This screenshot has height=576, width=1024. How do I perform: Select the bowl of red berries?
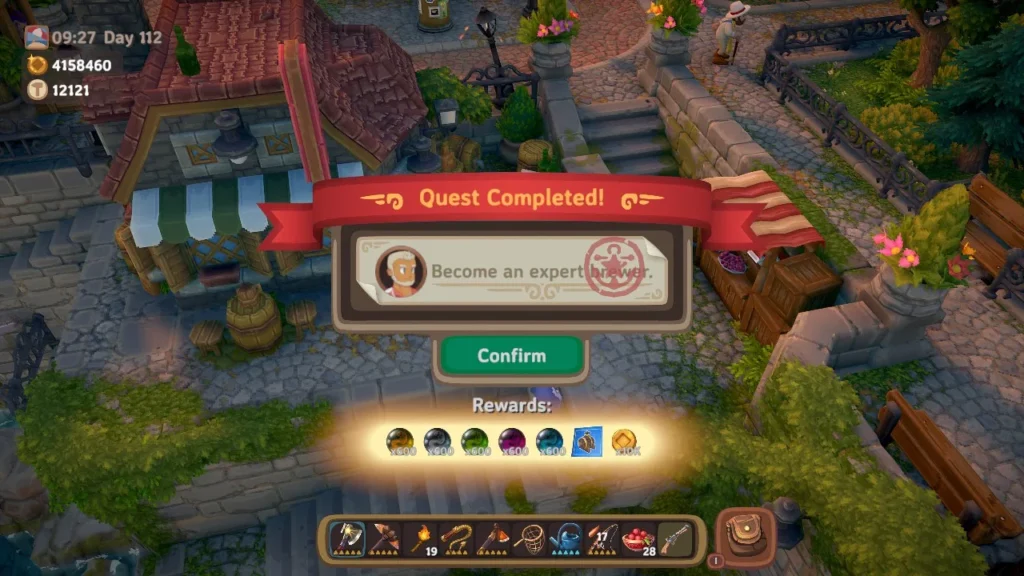[636, 538]
